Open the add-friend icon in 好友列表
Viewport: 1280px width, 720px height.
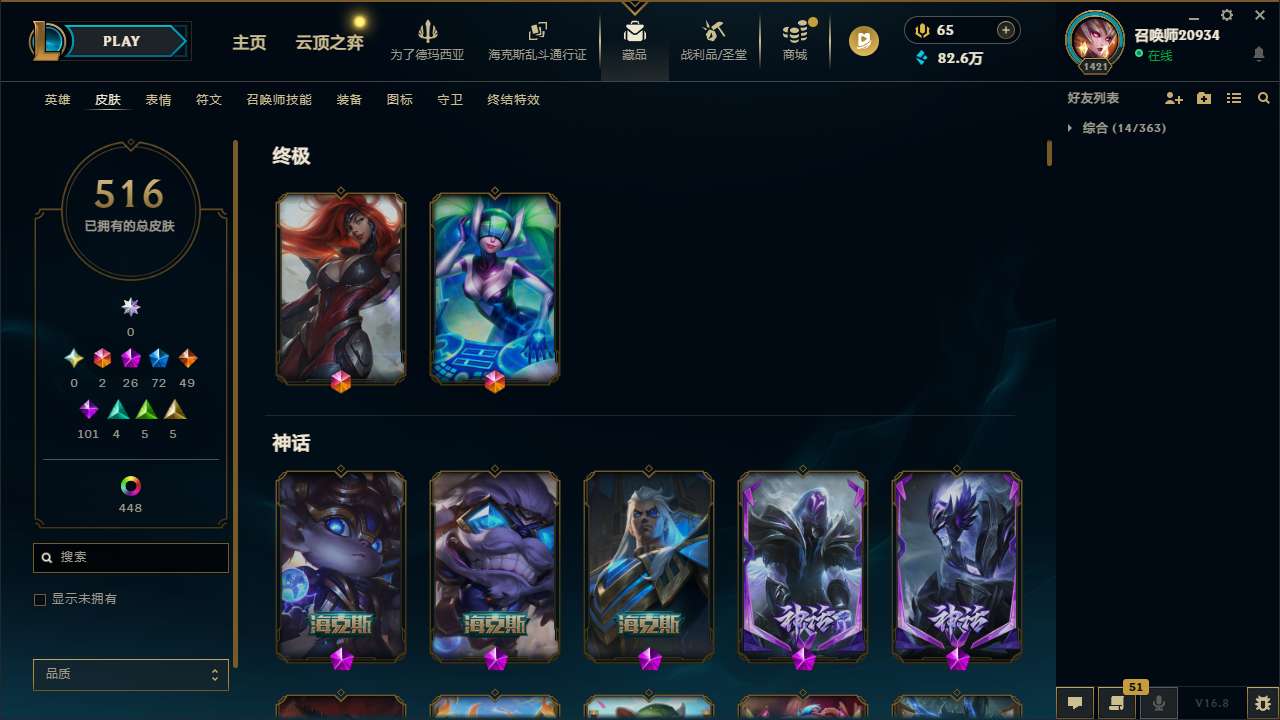[1174, 98]
